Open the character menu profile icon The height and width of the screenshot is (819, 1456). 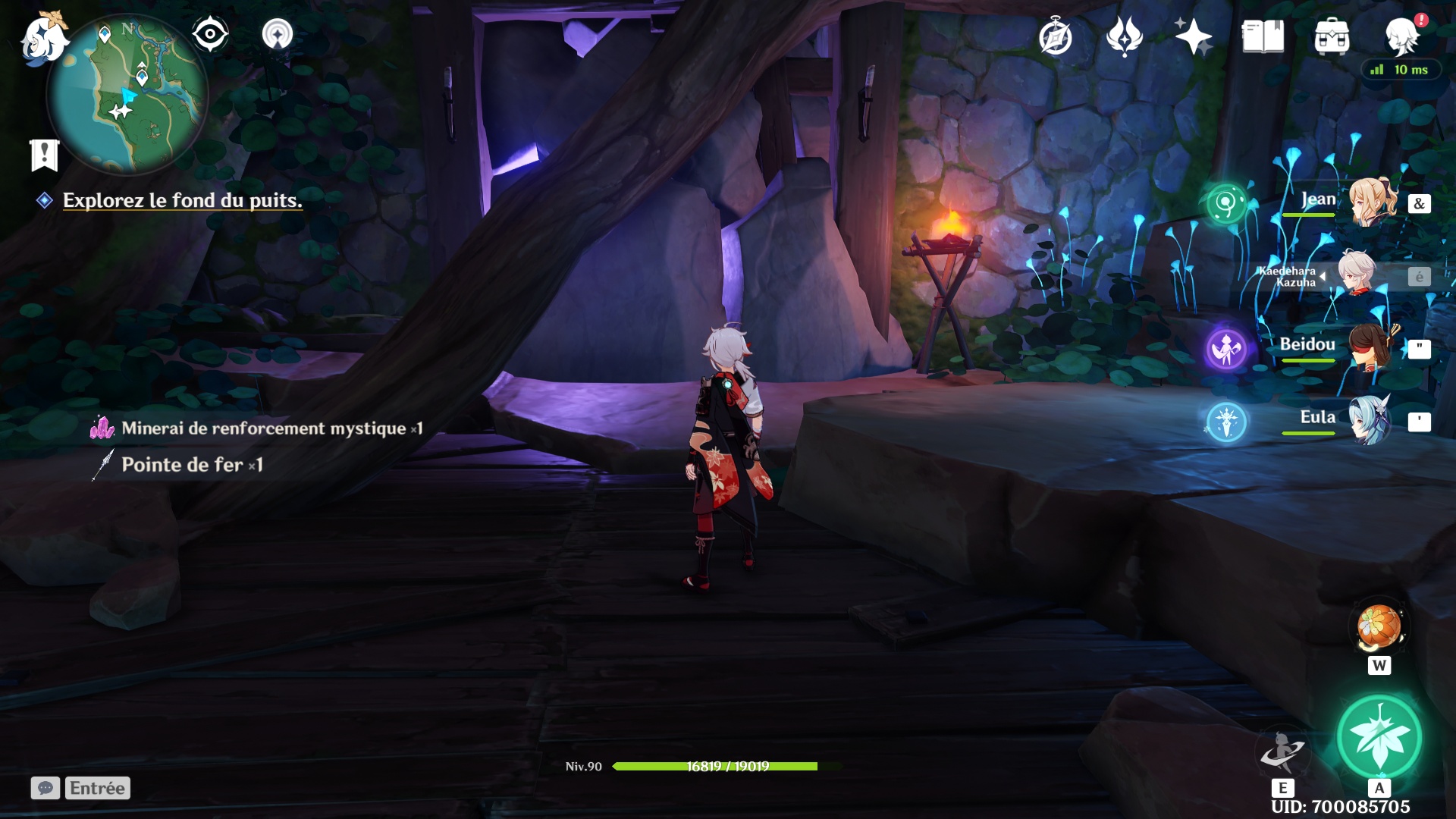click(x=1401, y=36)
